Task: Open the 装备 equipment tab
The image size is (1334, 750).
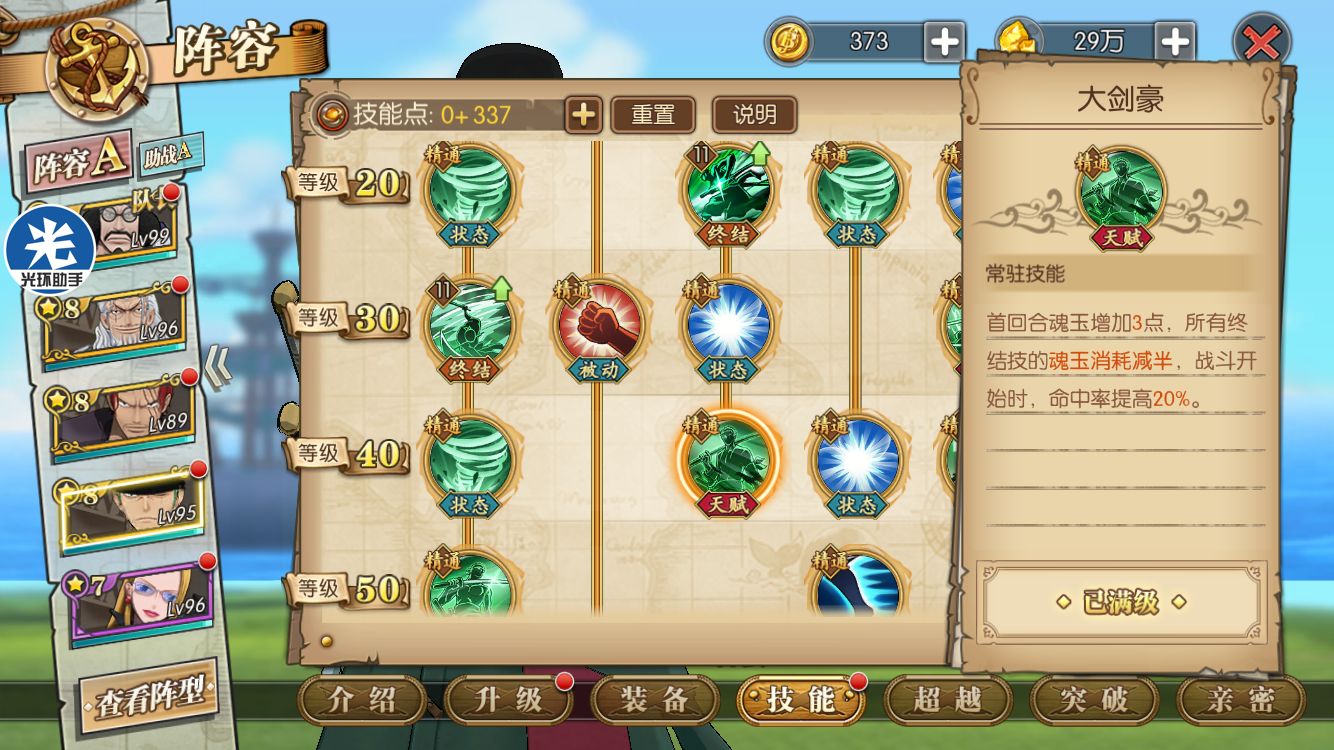Action: (653, 701)
